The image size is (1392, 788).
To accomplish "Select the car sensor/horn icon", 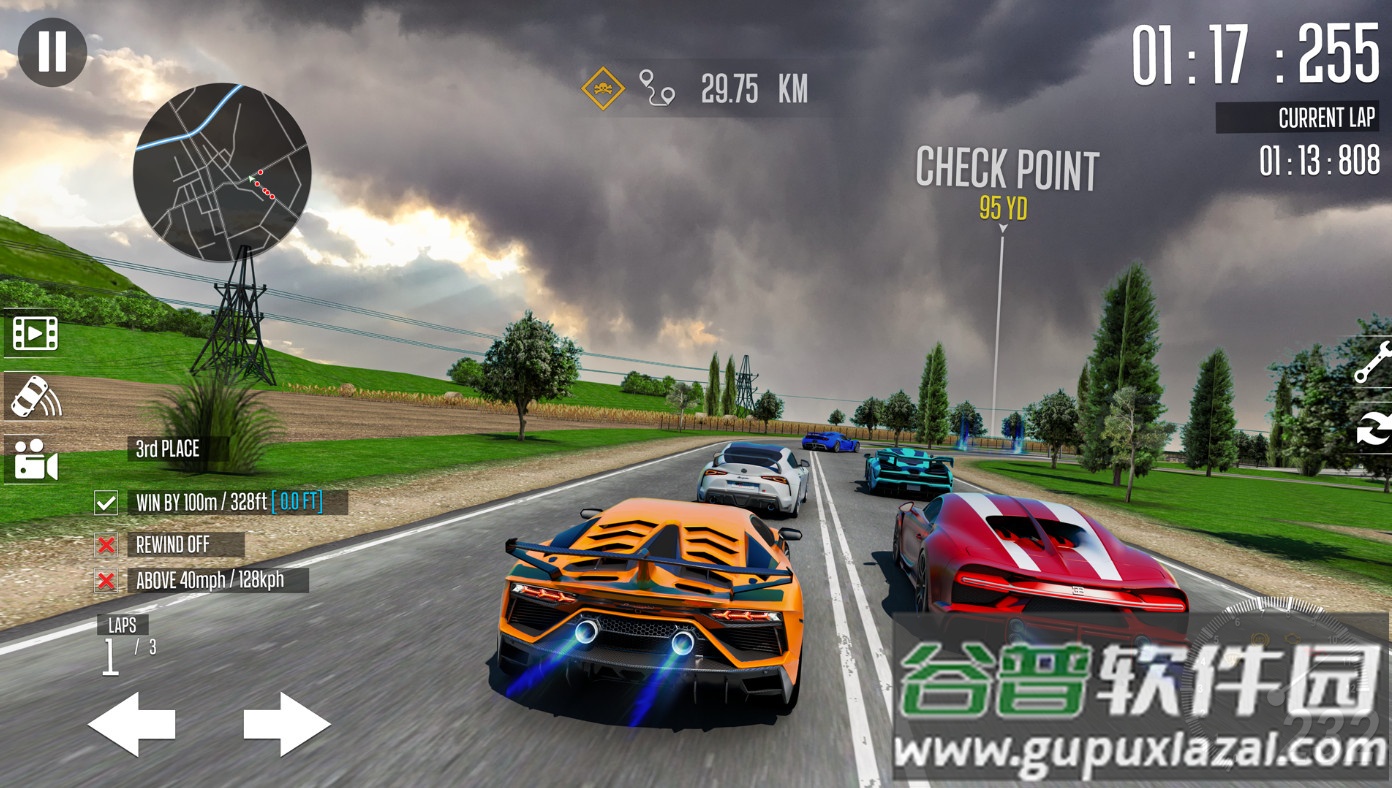I will pyautogui.click(x=35, y=398).
